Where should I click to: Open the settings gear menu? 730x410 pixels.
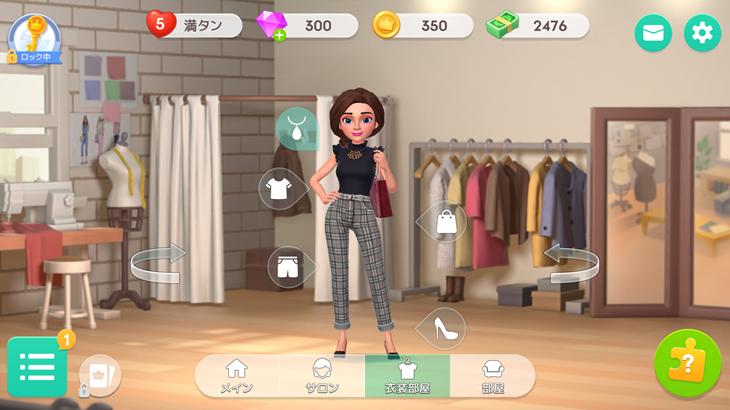pyautogui.click(x=702, y=33)
